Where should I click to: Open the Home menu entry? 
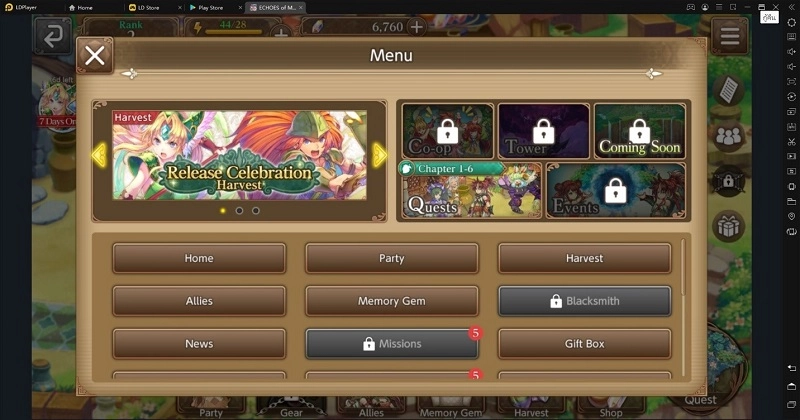coord(199,258)
